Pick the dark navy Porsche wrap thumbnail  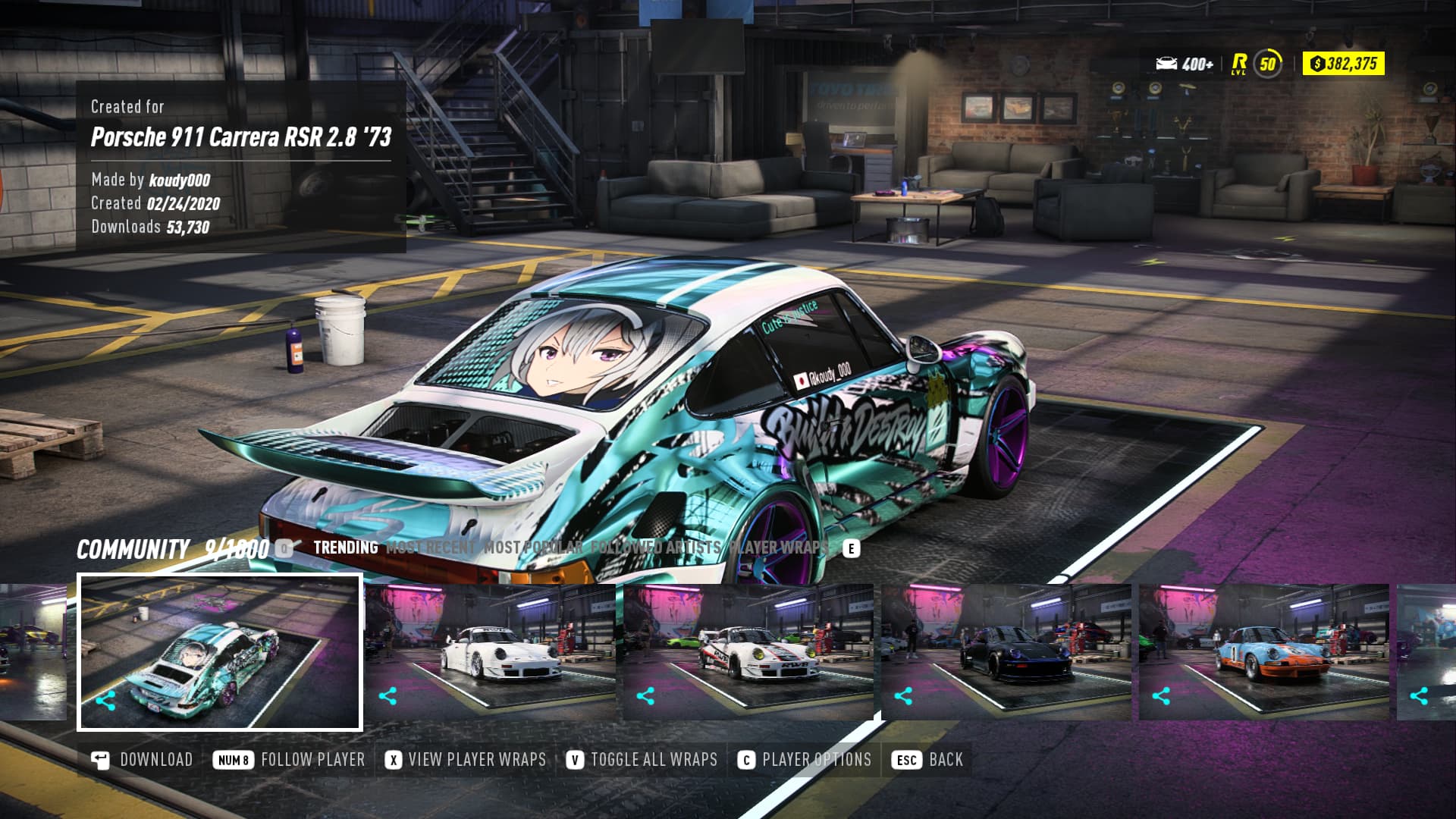tap(1007, 653)
